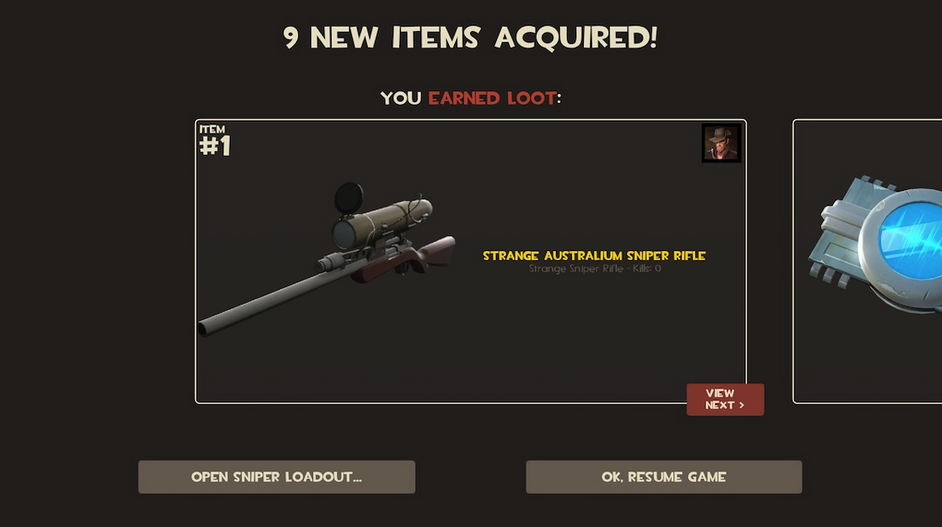
Task: Show the next loot item card
Action: click(x=867, y=260)
